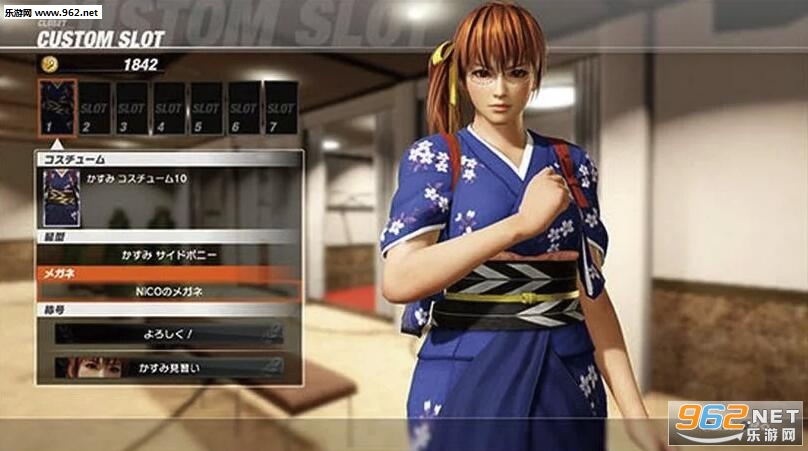
Task: Select custom slot 1 with kimono costume
Action: click(57, 108)
